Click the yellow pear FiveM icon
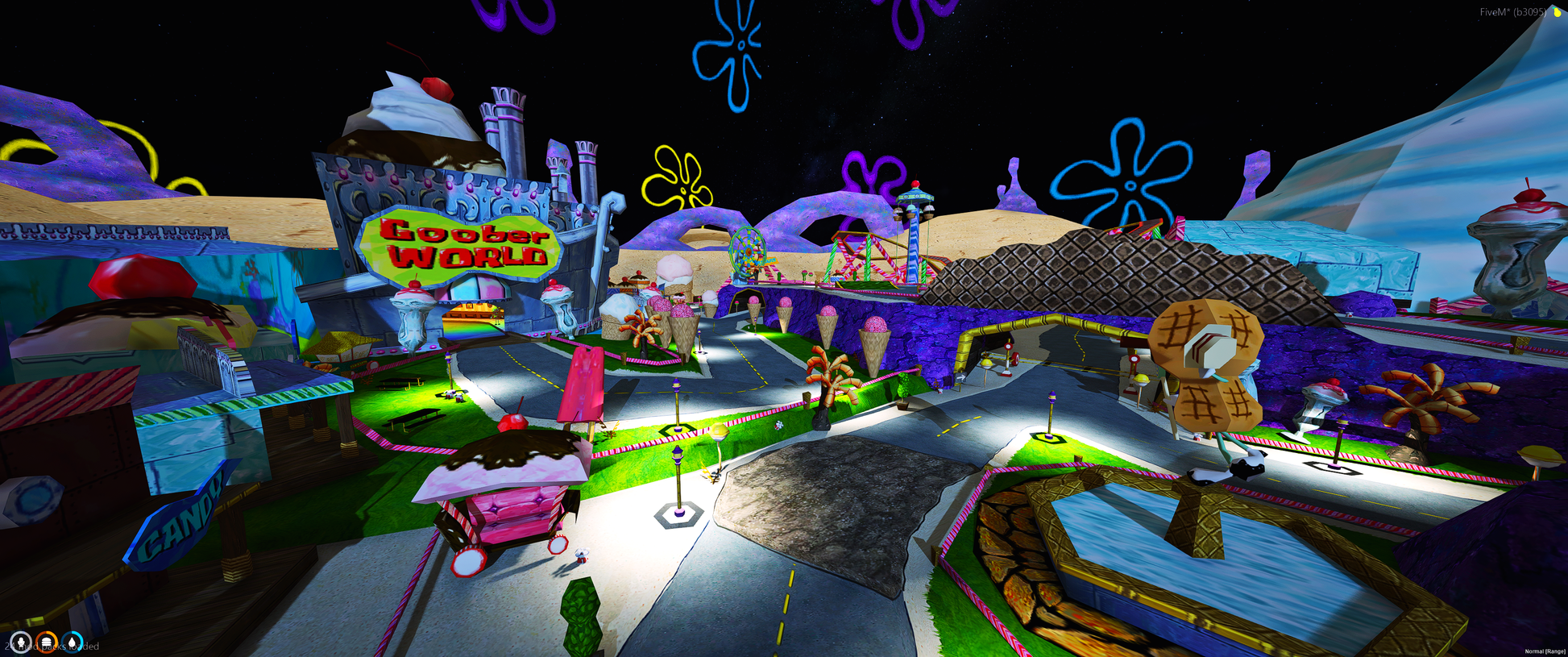 coord(1557,12)
